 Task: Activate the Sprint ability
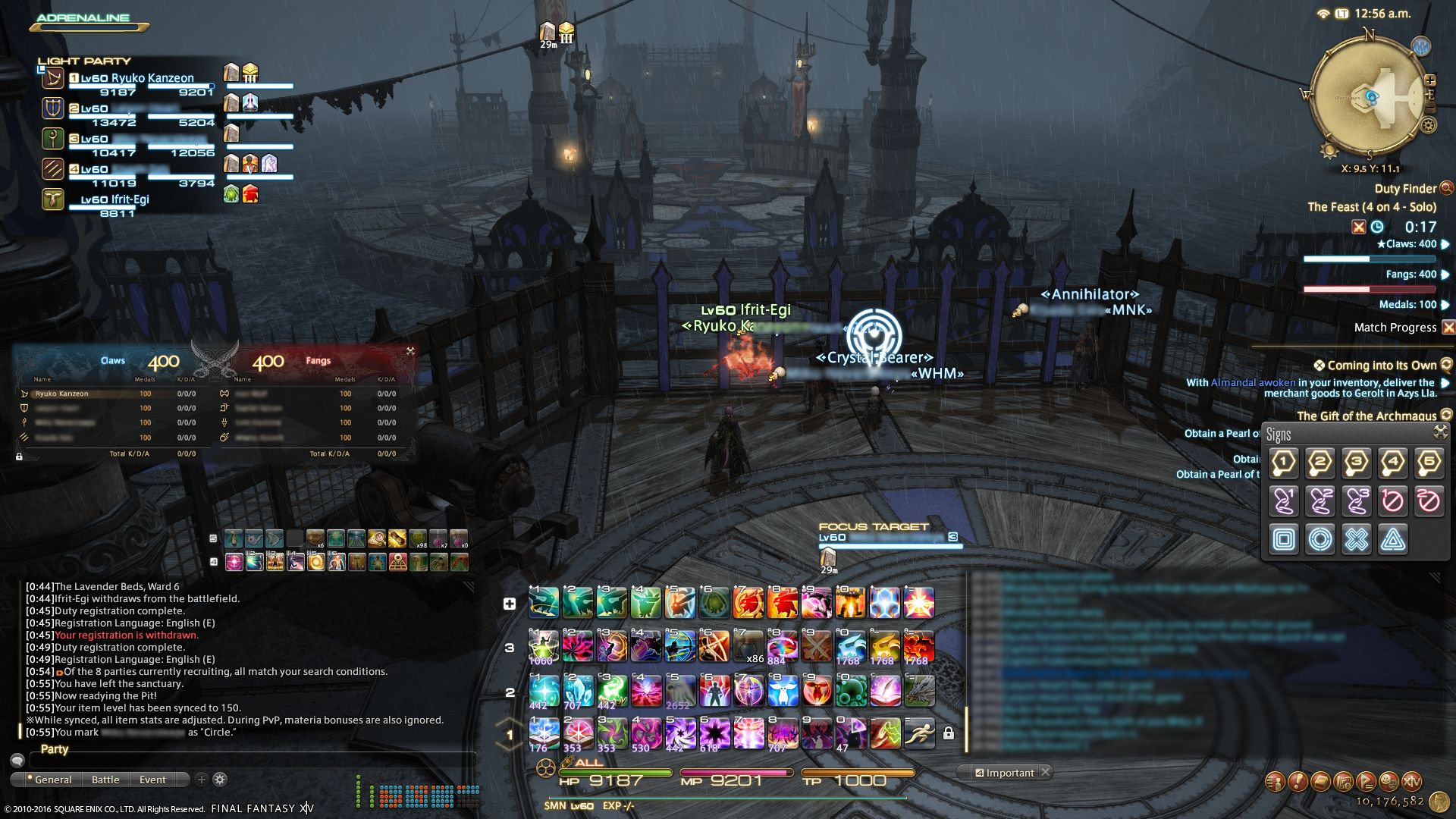pyautogui.click(x=918, y=733)
